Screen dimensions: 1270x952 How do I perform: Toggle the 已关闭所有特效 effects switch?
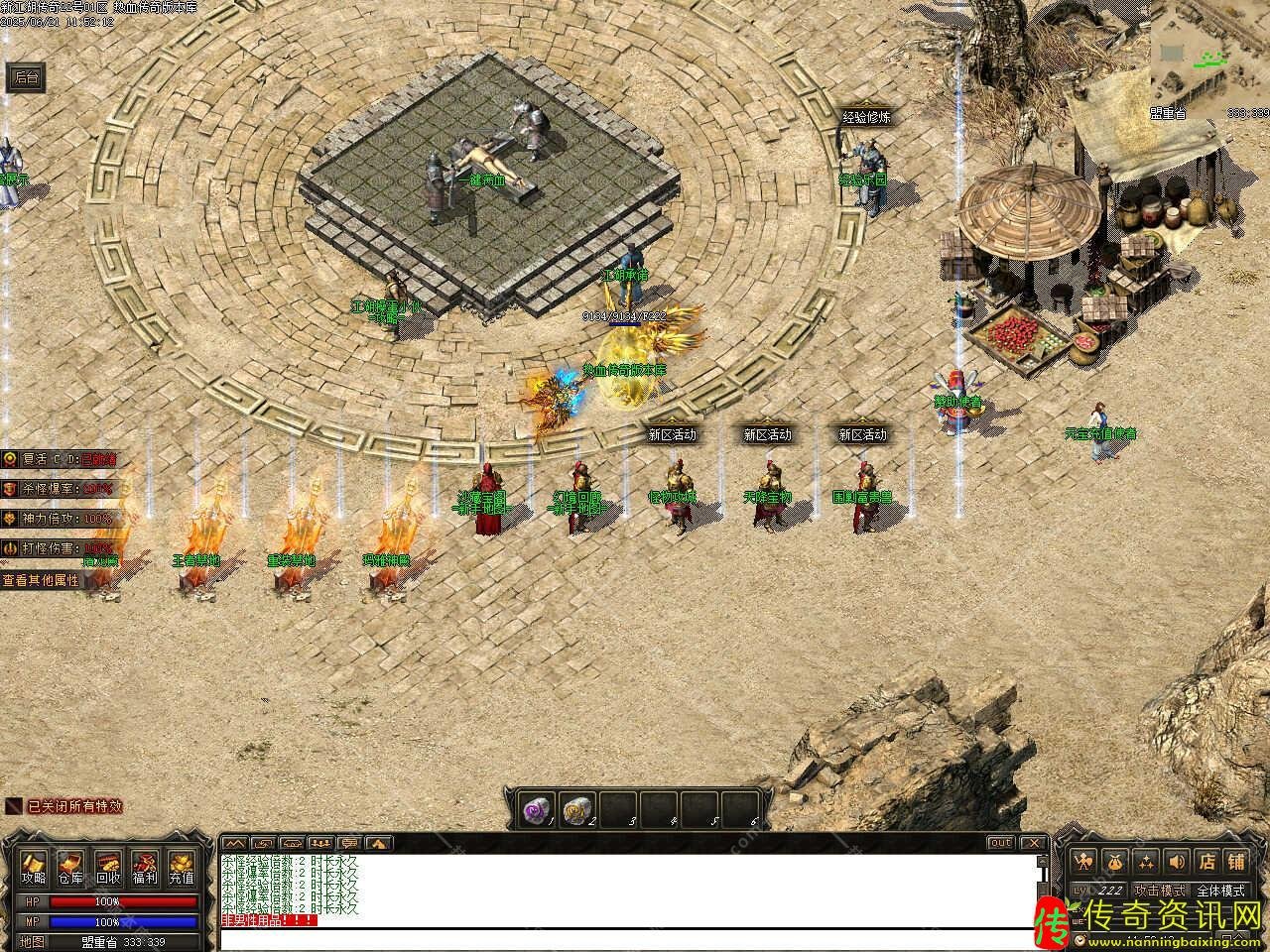coord(64,806)
